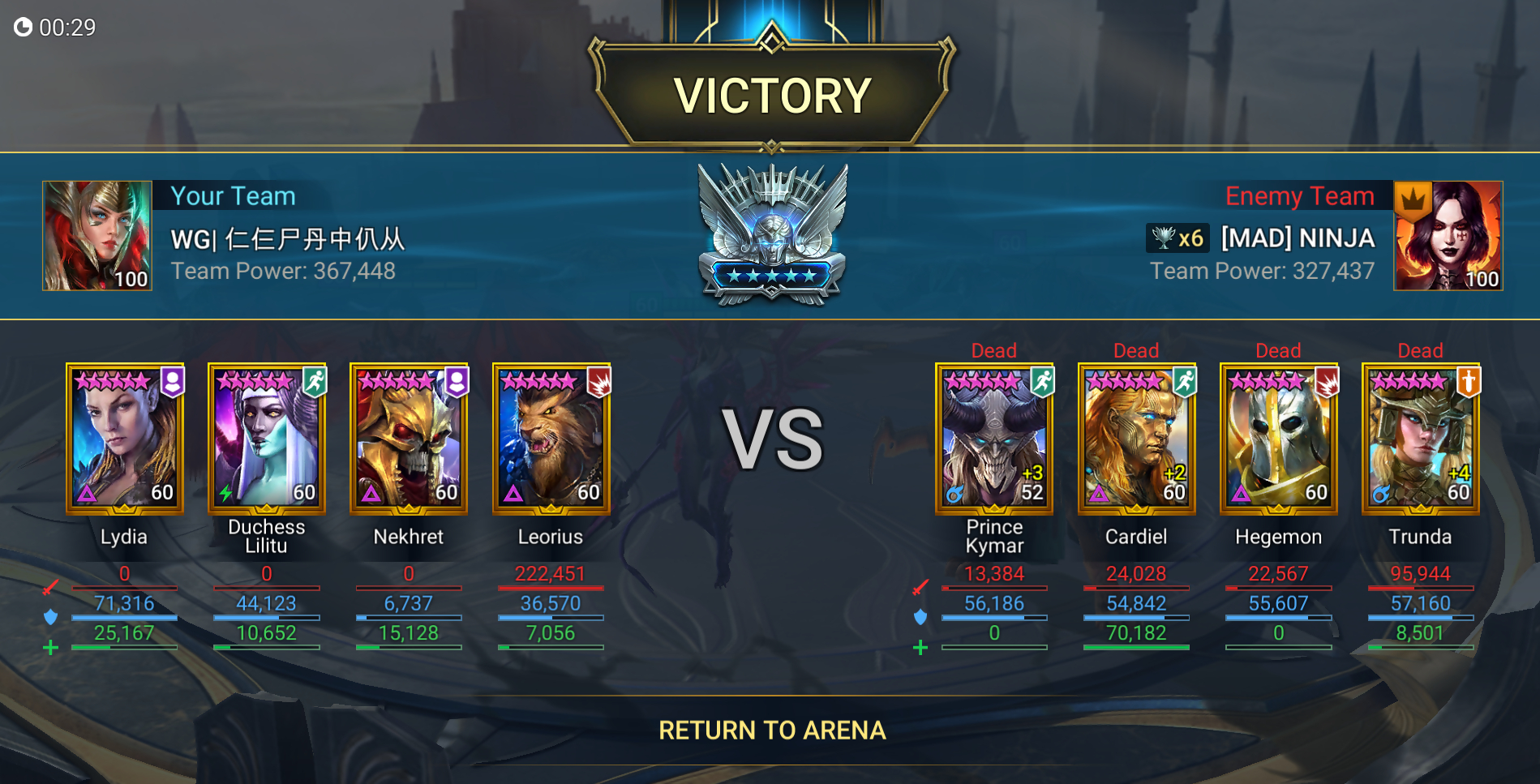Click the damage sword icon beside team stats
1540x784 pixels.
(x=51, y=588)
